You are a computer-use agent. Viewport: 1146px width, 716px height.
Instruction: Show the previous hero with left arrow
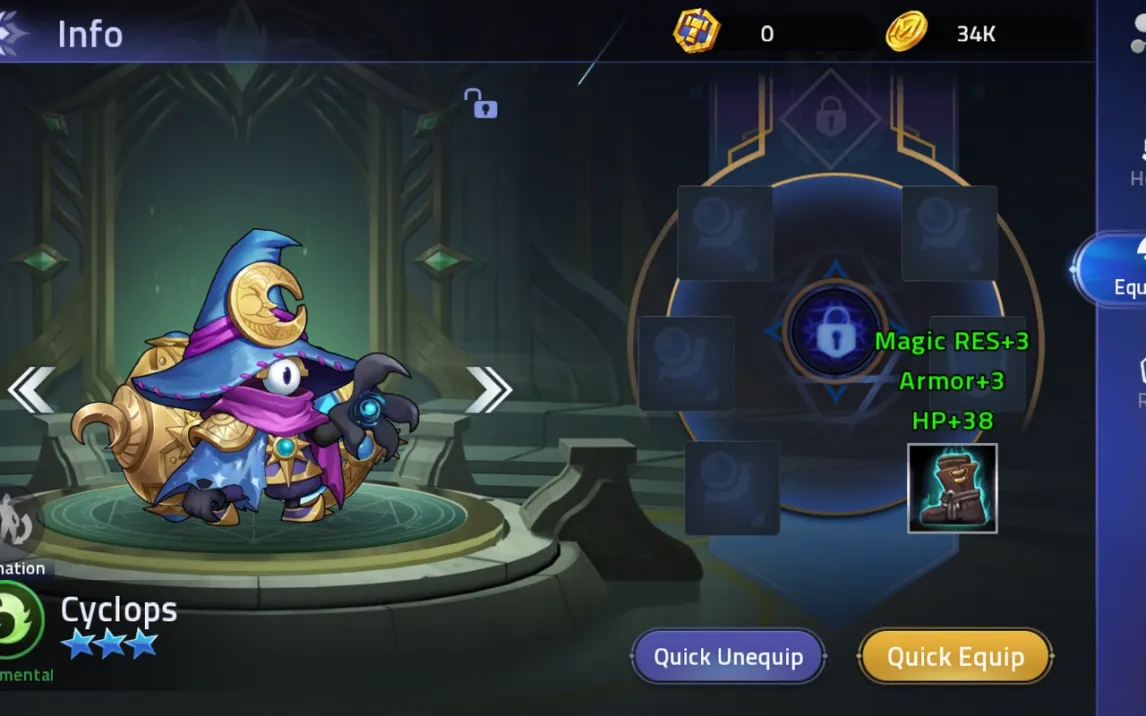coord(31,390)
